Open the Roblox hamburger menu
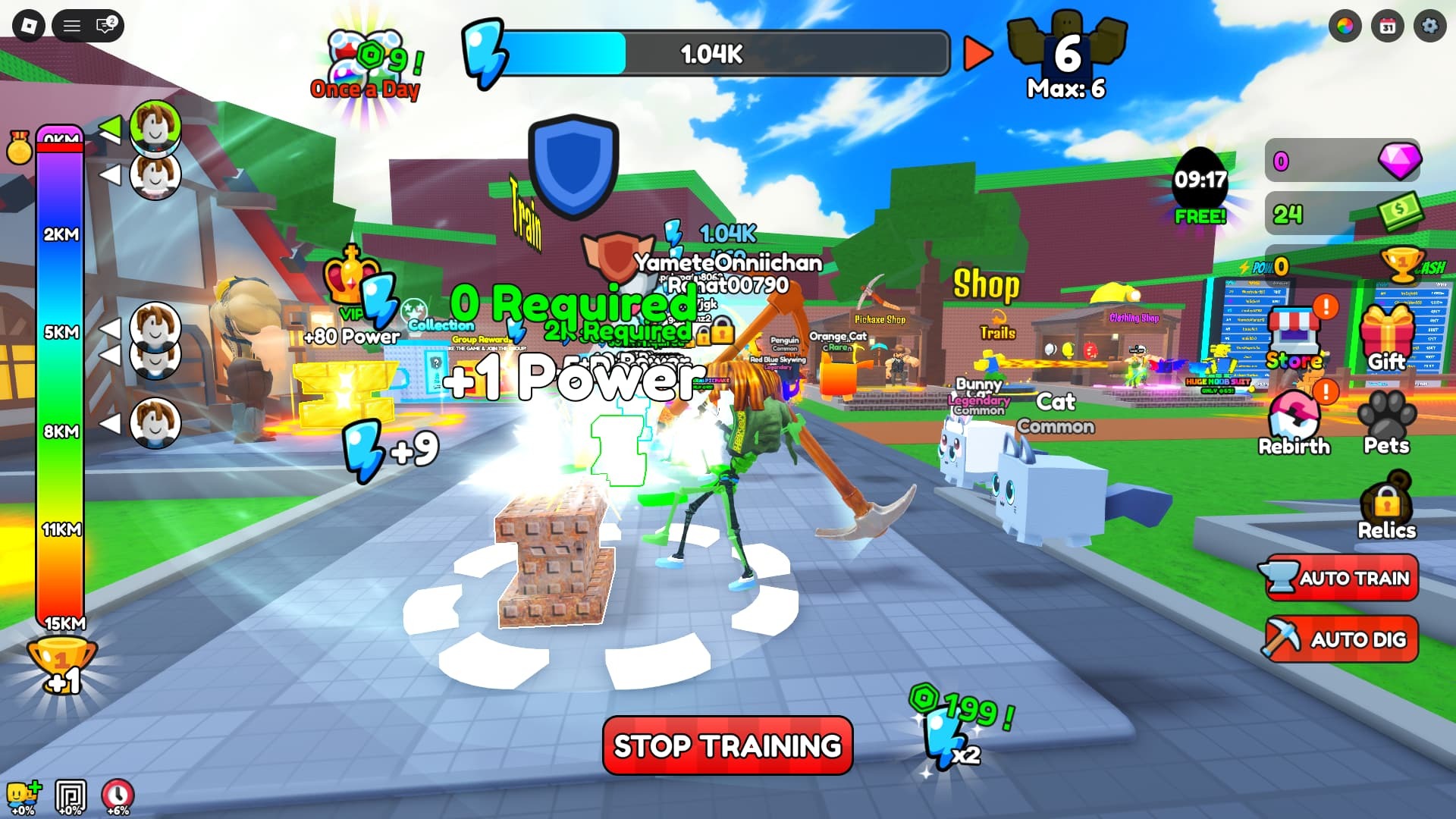Image resolution: width=1456 pixels, height=819 pixels. [x=72, y=24]
